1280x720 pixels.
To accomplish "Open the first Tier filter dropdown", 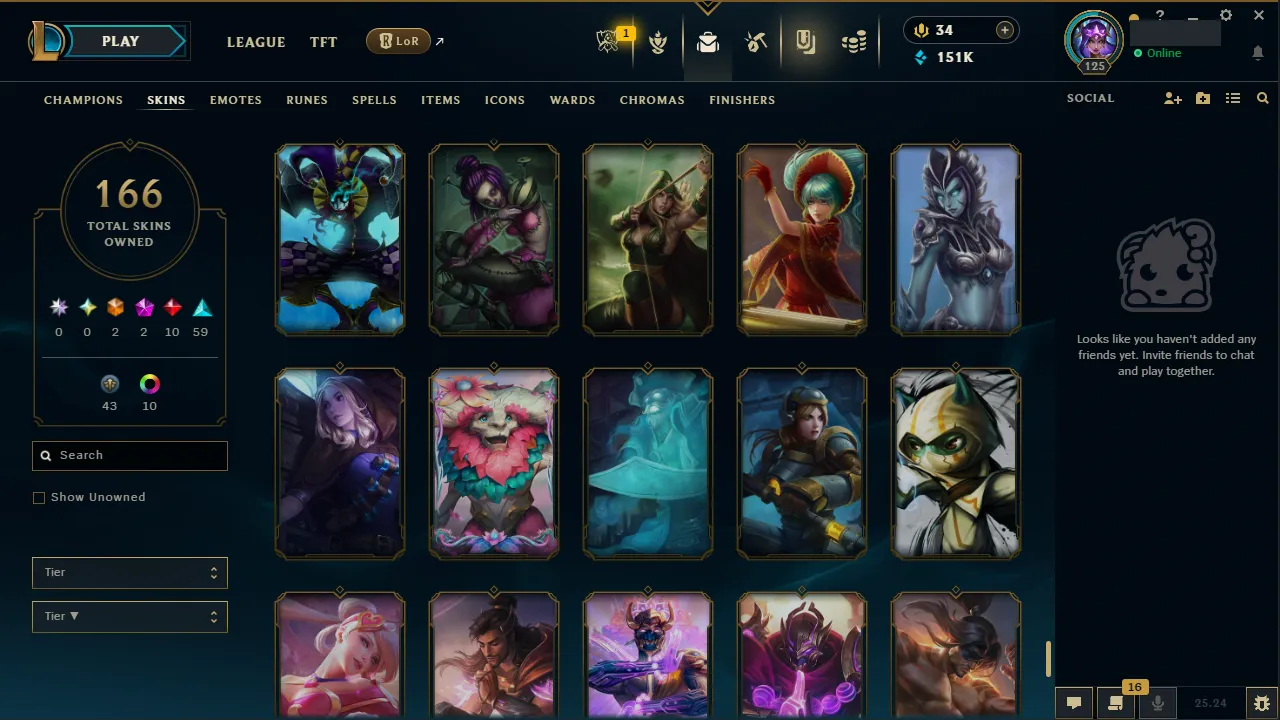I will click(x=129, y=572).
